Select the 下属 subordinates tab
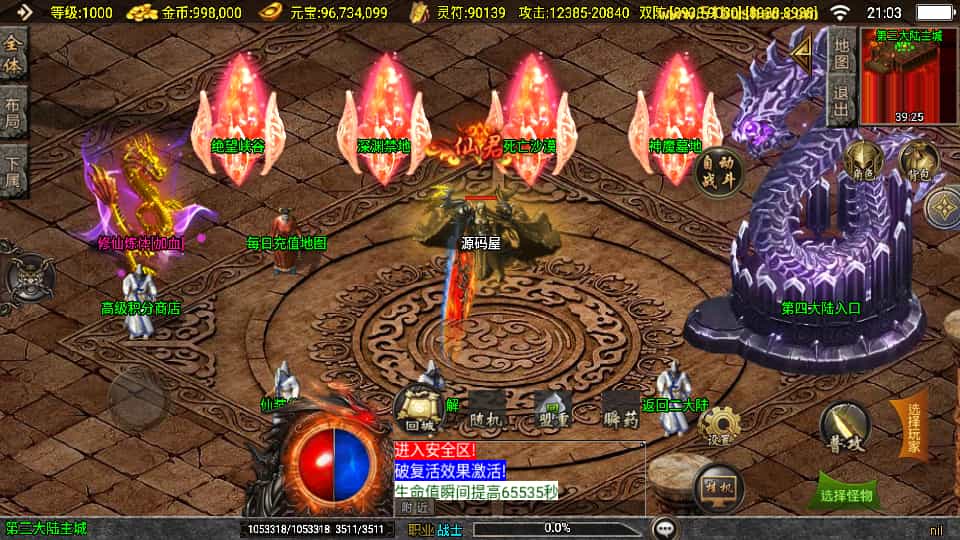 click(x=13, y=171)
